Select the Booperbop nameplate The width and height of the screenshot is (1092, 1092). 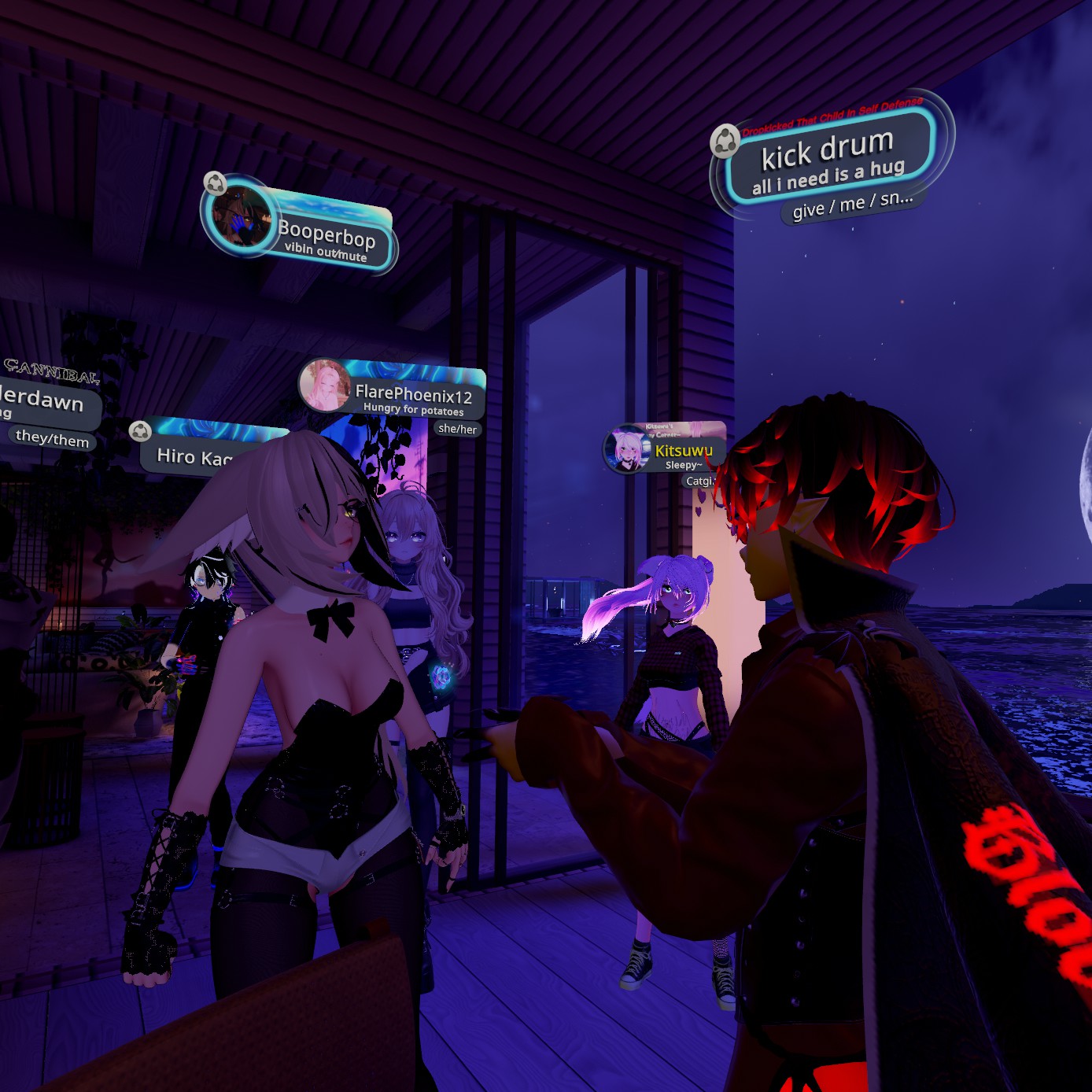coord(326,237)
